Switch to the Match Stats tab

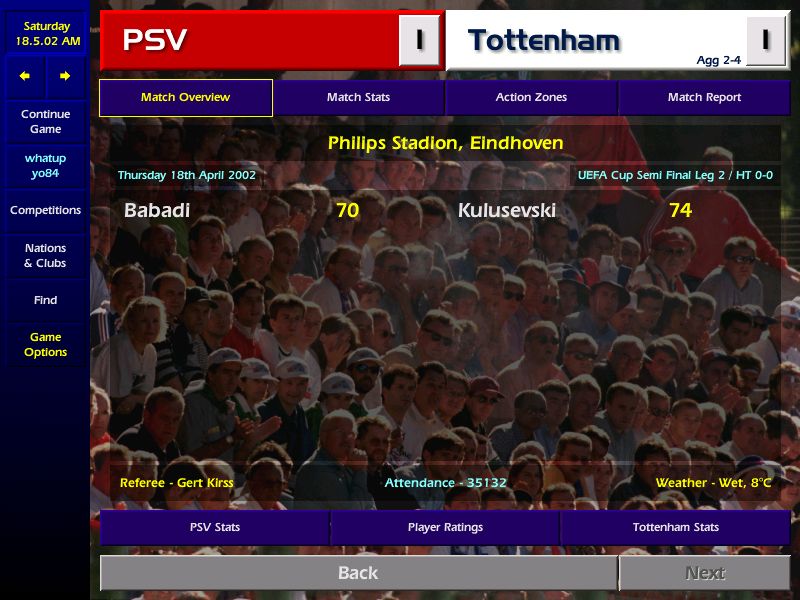358,98
